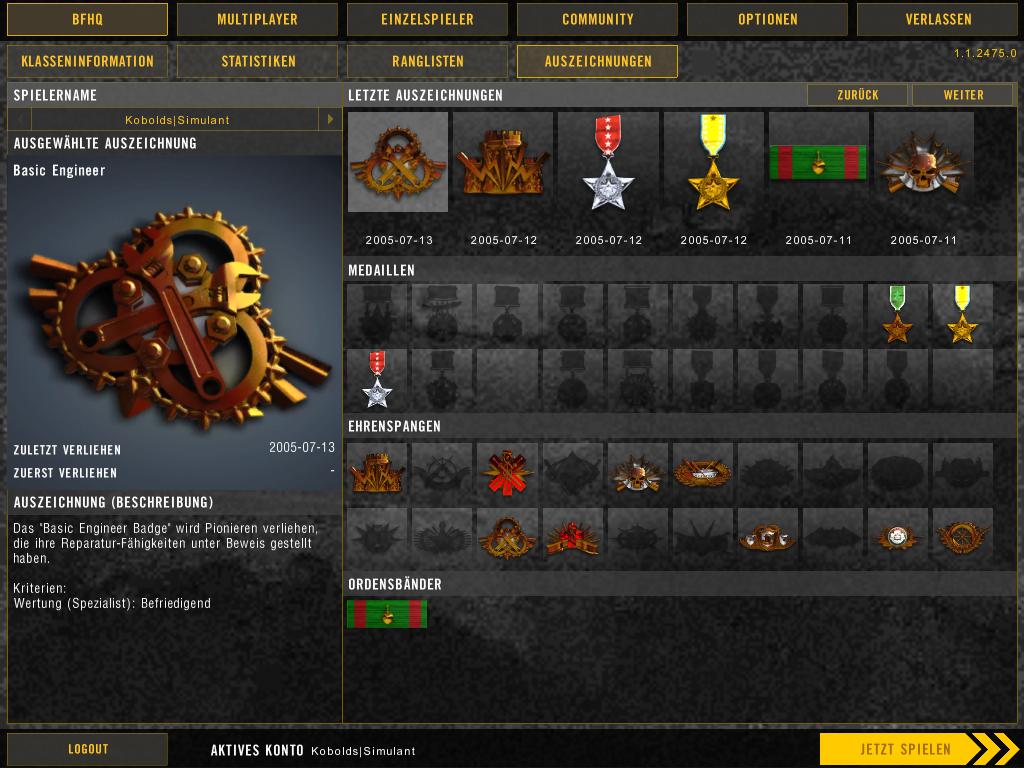1024x768 pixels.
Task: Select the Auszeichnungen tab
Action: click(597, 61)
